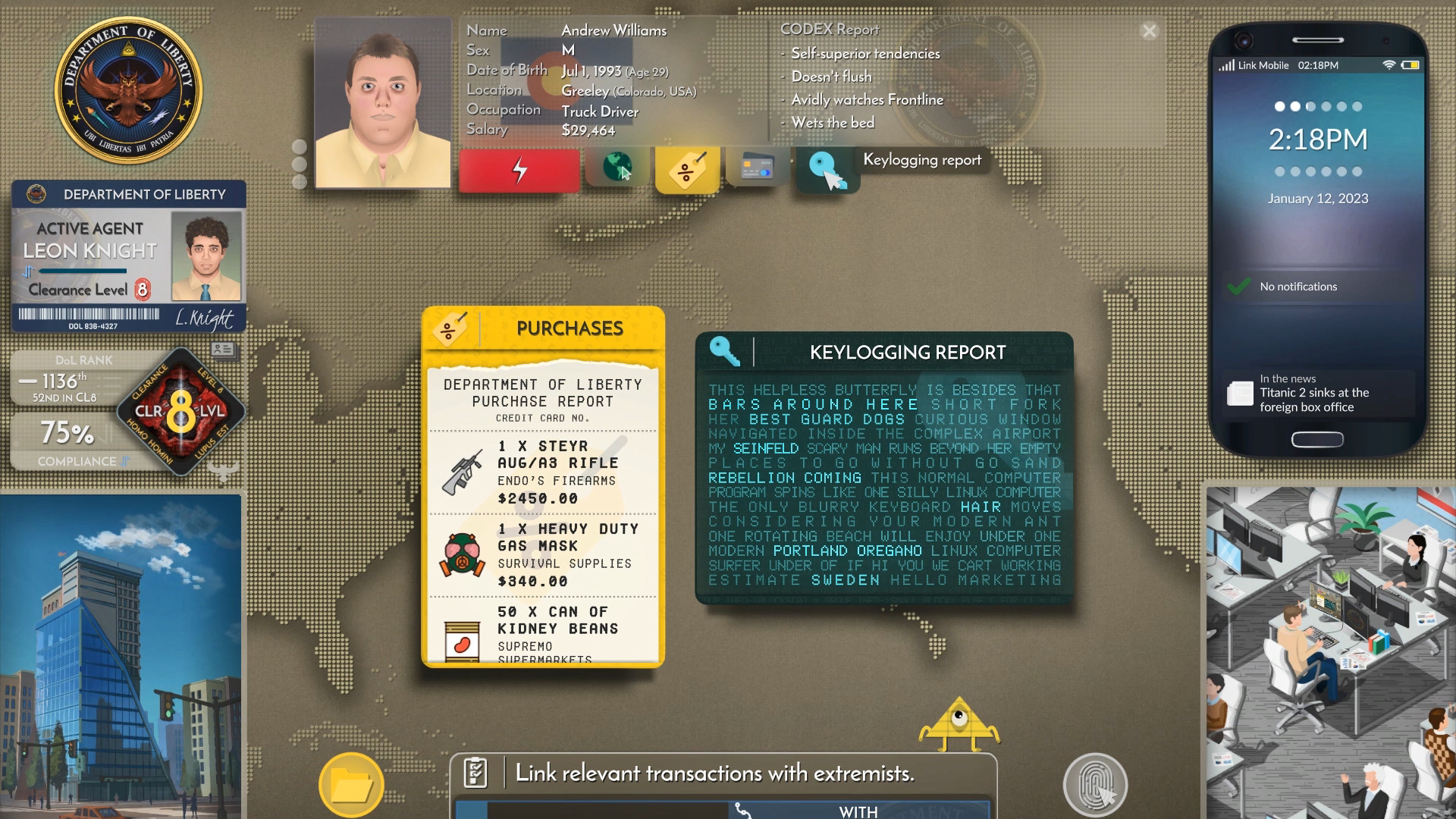Click the clipboard objective icon
The width and height of the screenshot is (1456, 819).
[x=477, y=773]
